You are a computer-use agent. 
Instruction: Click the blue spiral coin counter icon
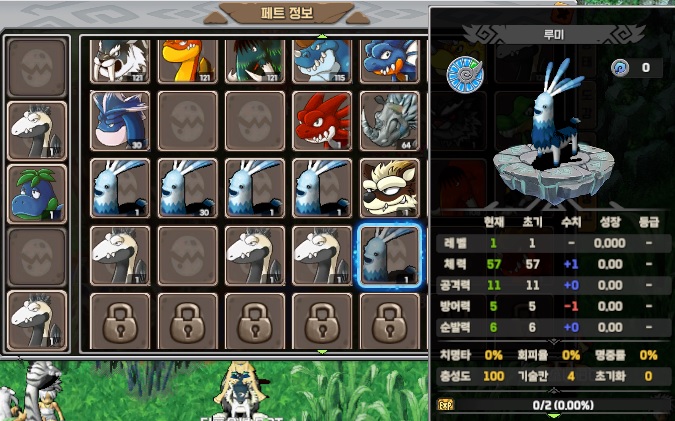[620, 68]
